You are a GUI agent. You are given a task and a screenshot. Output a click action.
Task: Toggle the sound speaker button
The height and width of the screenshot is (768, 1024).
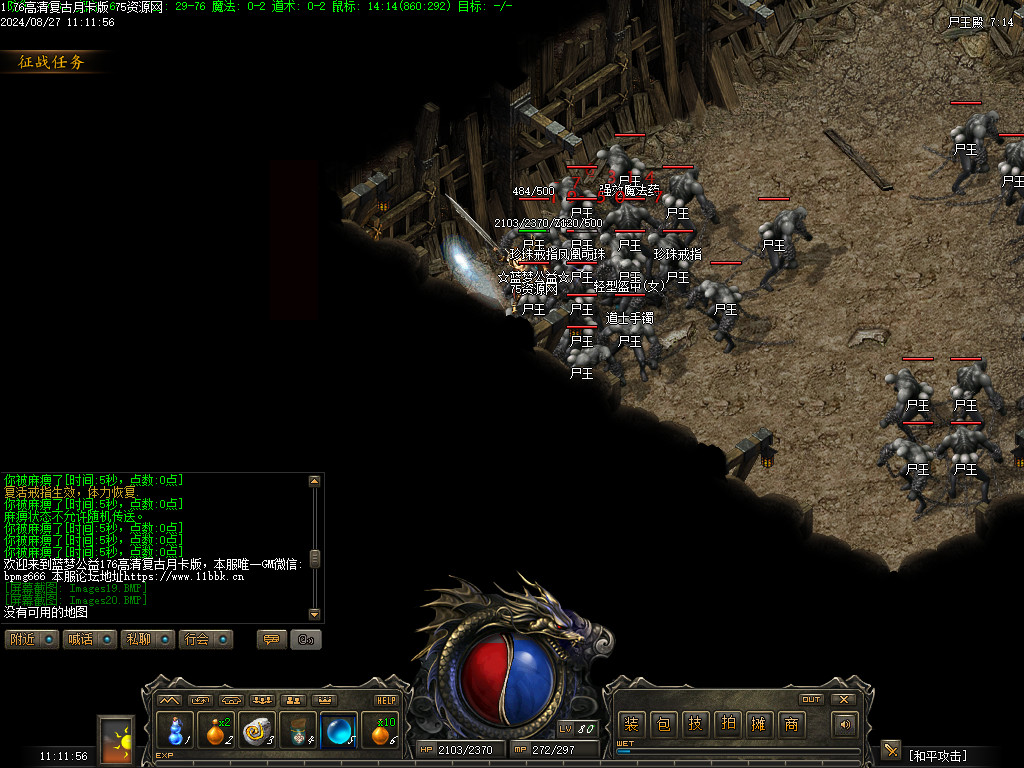pos(846,725)
